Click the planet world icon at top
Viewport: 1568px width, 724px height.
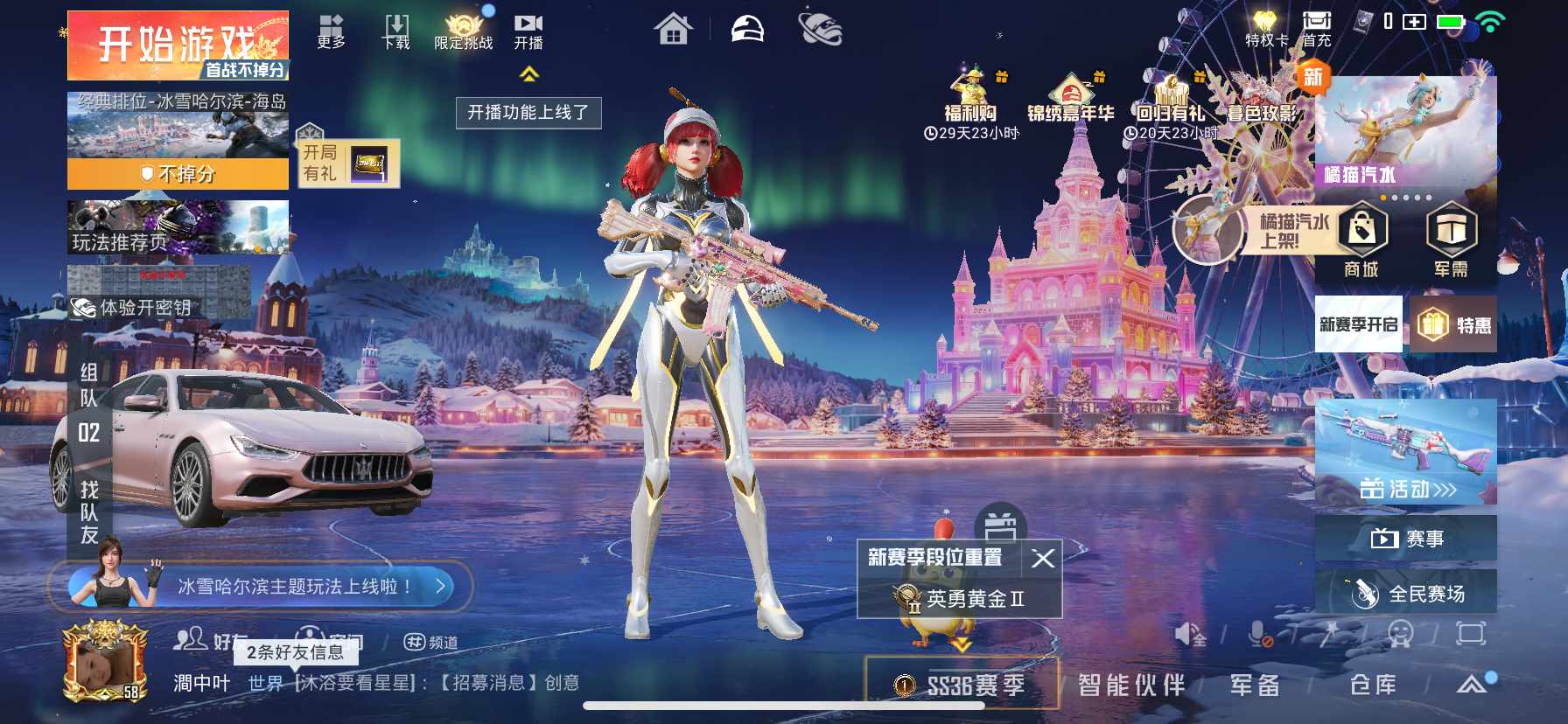pyautogui.click(x=821, y=29)
